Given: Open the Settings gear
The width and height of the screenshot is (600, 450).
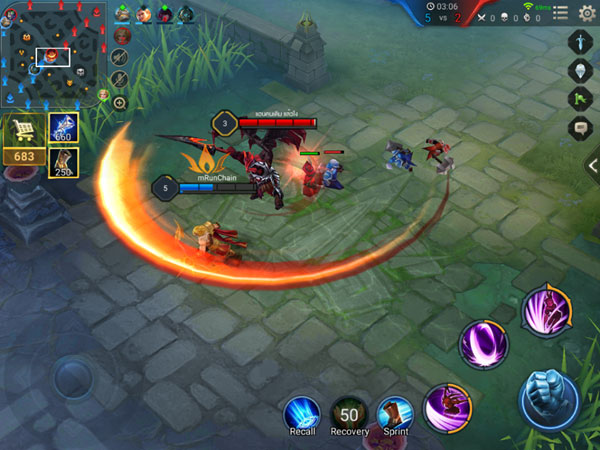Looking at the screenshot, I should (588, 13).
